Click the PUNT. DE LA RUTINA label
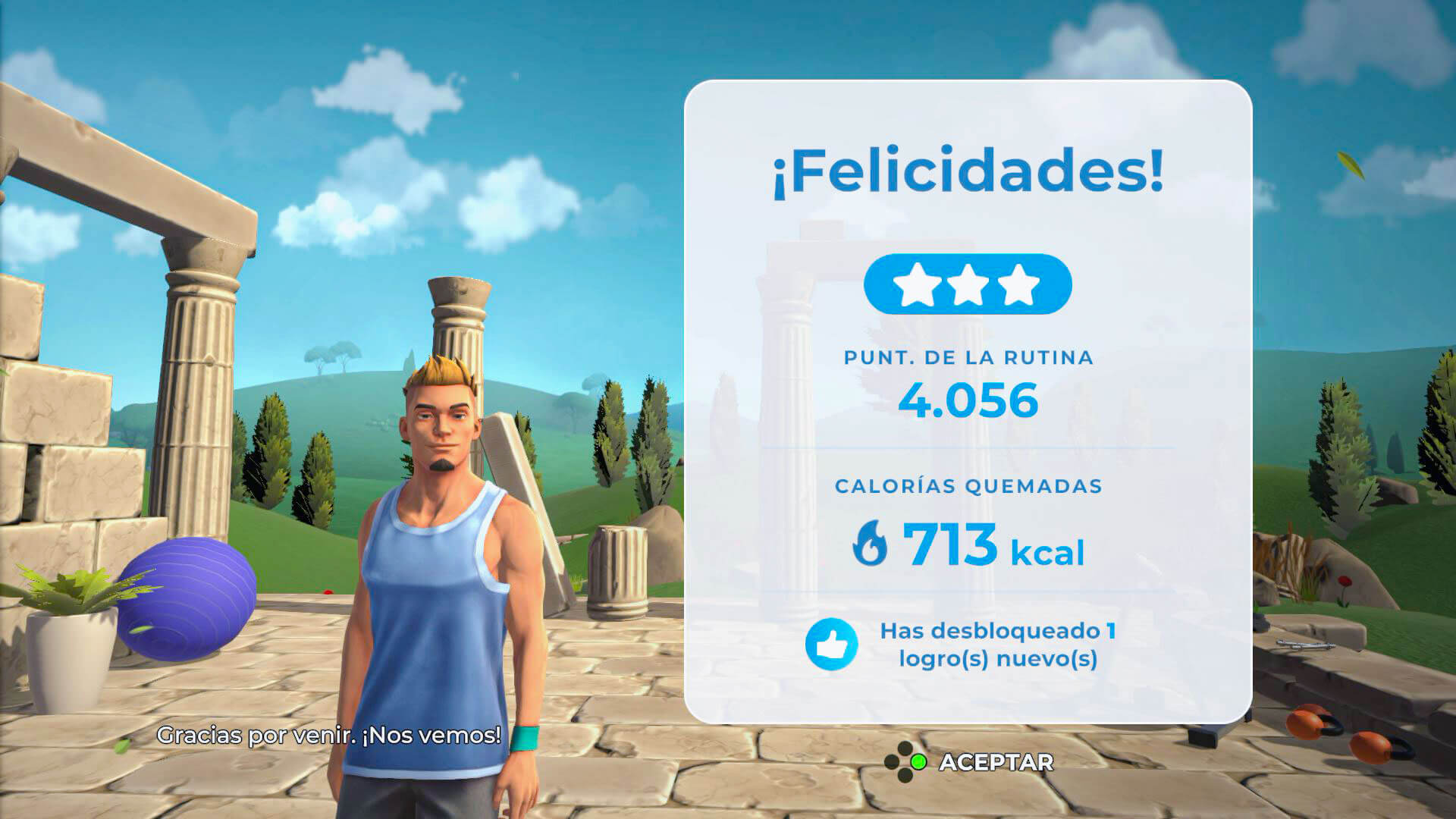 pyautogui.click(x=968, y=357)
